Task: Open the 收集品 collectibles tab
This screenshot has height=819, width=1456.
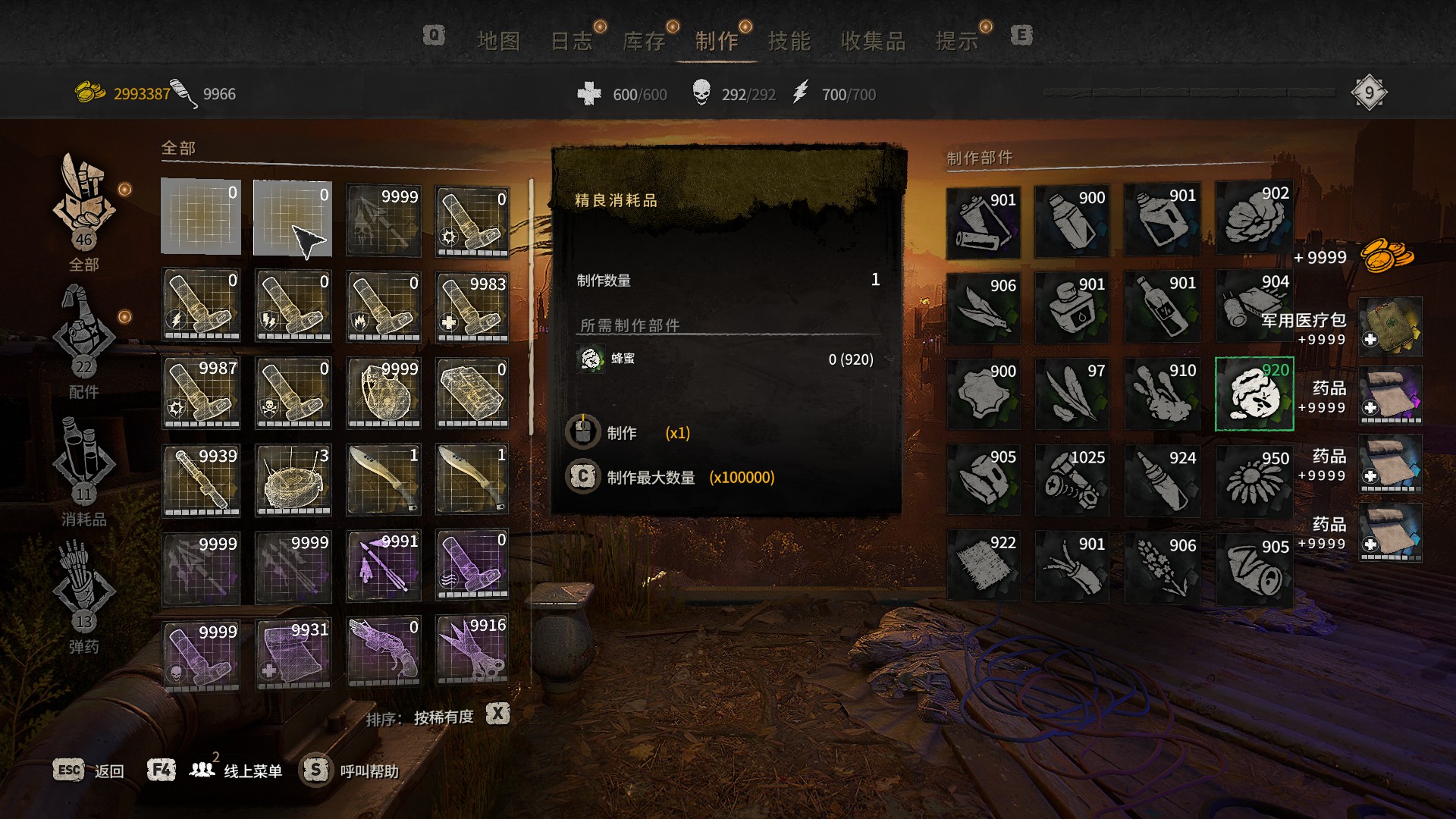Action: click(873, 41)
